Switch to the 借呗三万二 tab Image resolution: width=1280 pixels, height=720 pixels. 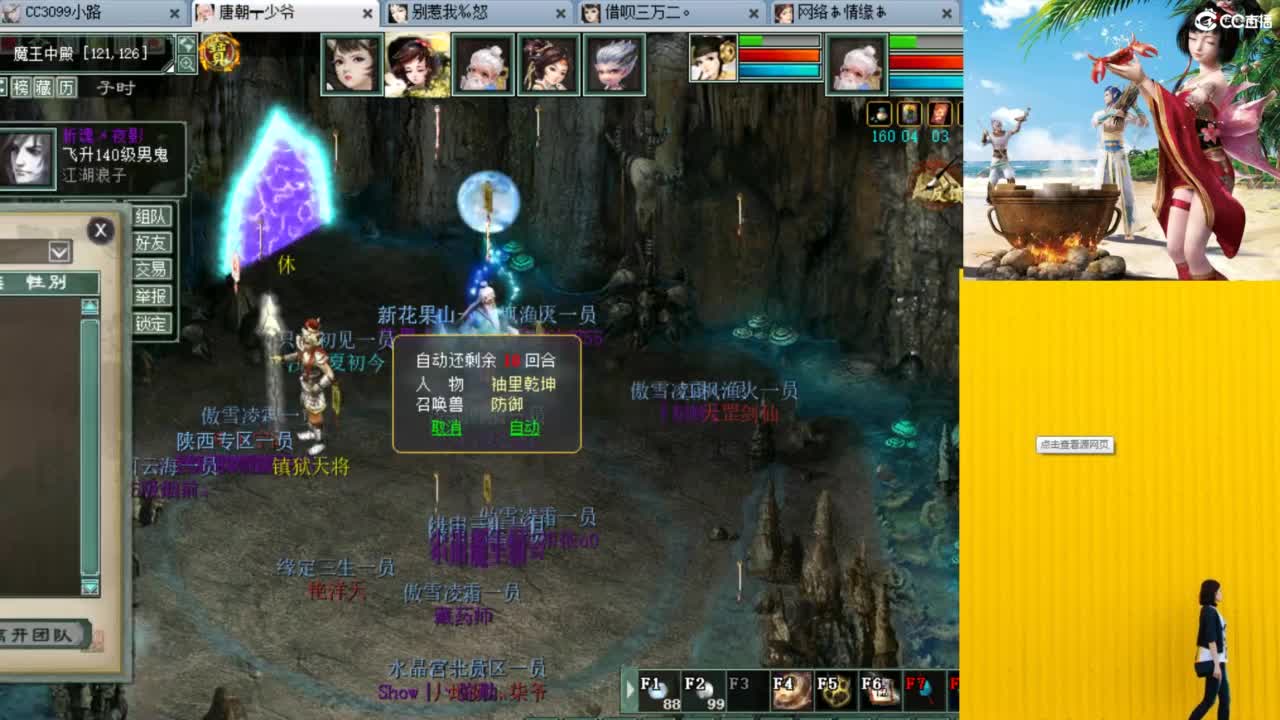(x=645, y=14)
